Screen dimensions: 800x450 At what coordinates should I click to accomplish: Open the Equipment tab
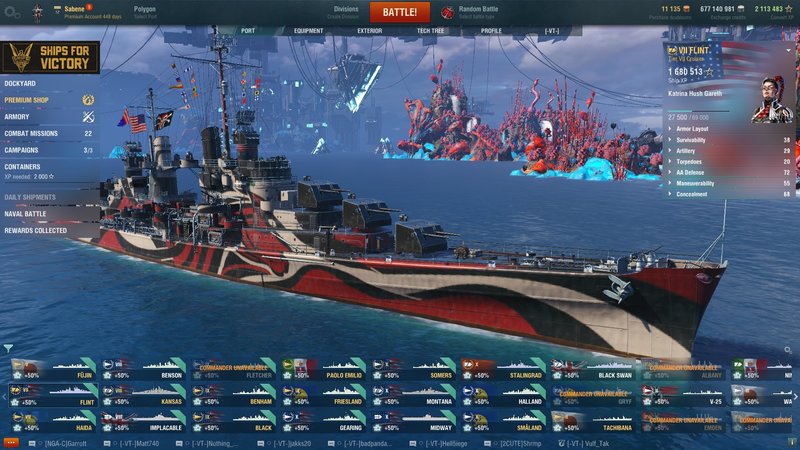(x=308, y=31)
